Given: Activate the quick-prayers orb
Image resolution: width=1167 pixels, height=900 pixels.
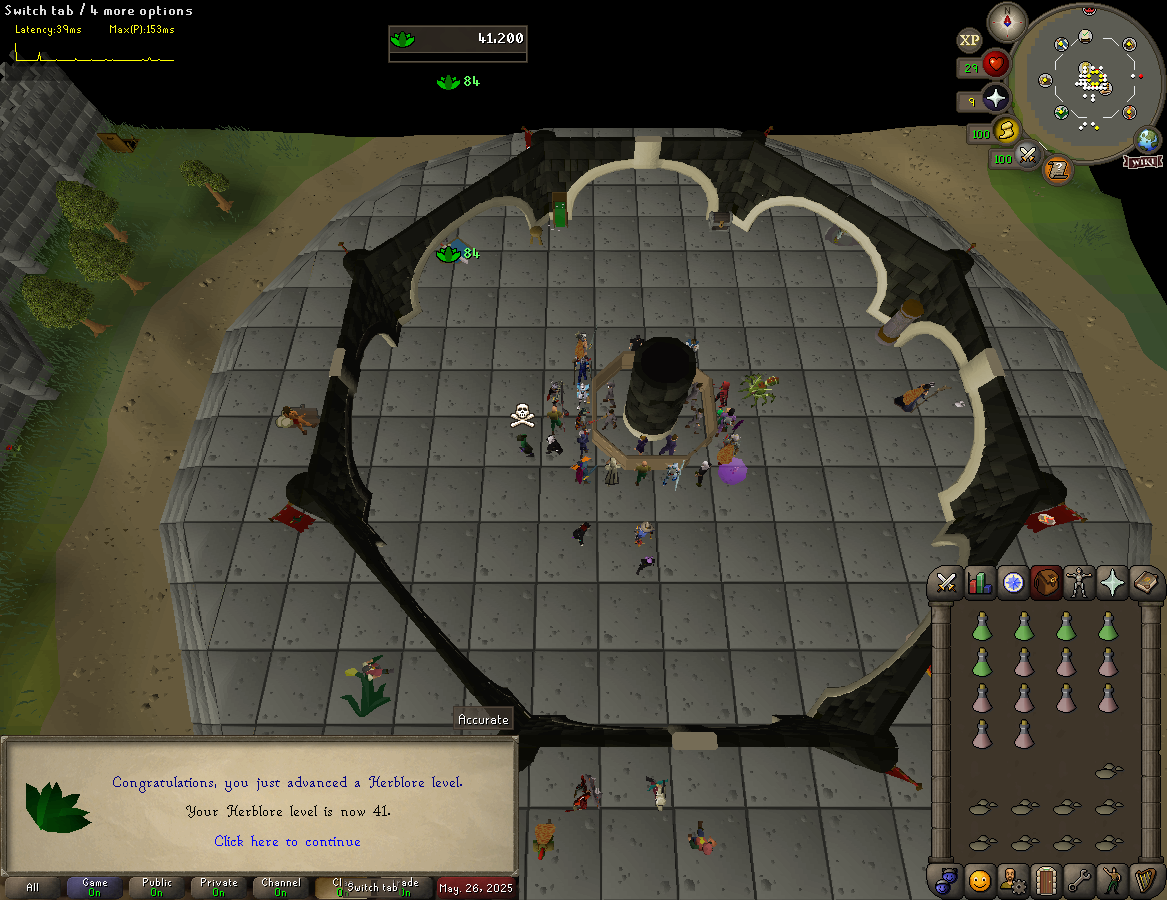Looking at the screenshot, I should pos(996,99).
